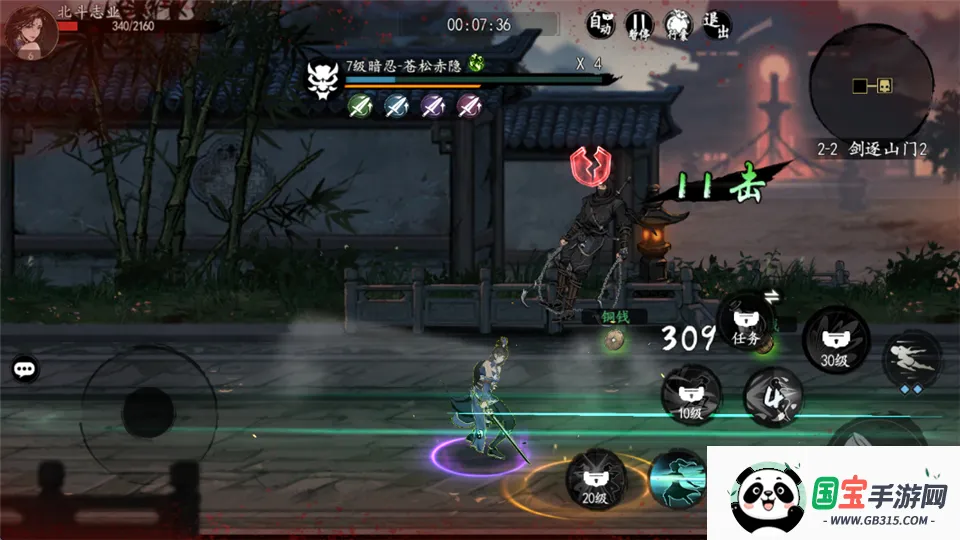Exit the stage with the 退出 button
The image size is (960, 540).
[715, 24]
